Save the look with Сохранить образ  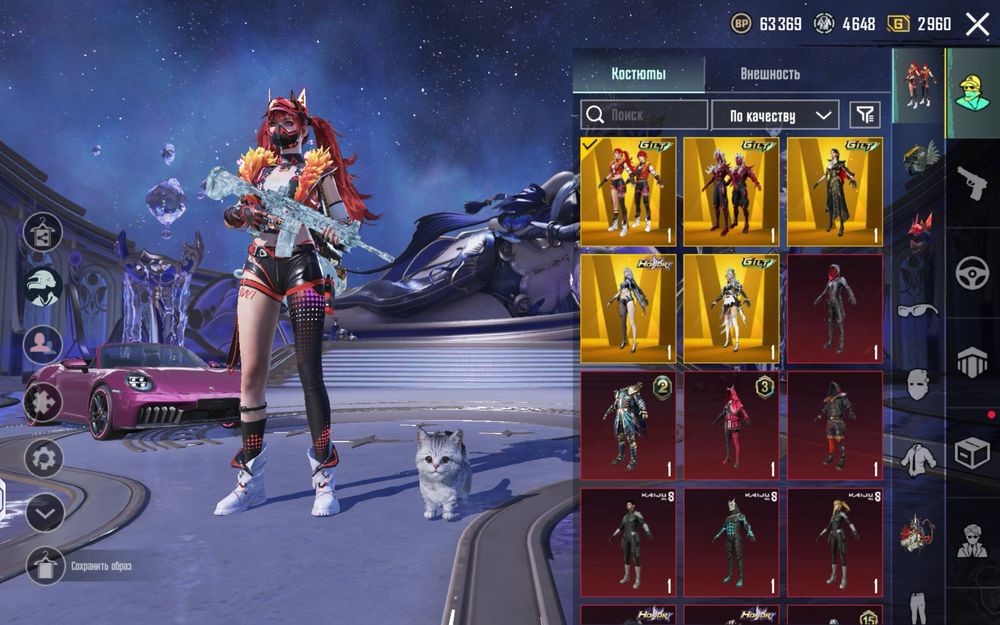[45, 566]
